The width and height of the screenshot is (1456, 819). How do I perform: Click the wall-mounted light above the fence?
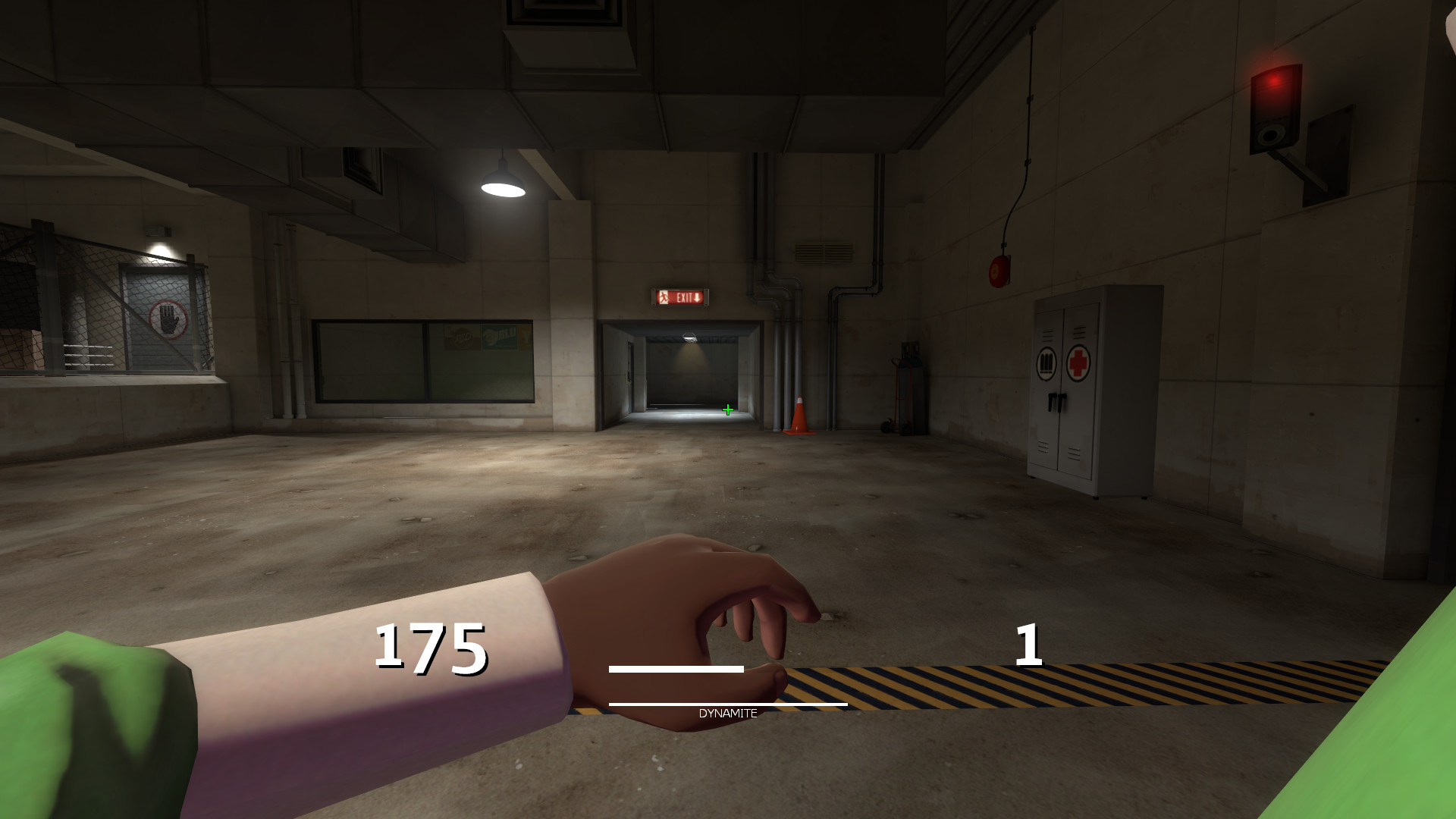(x=158, y=231)
